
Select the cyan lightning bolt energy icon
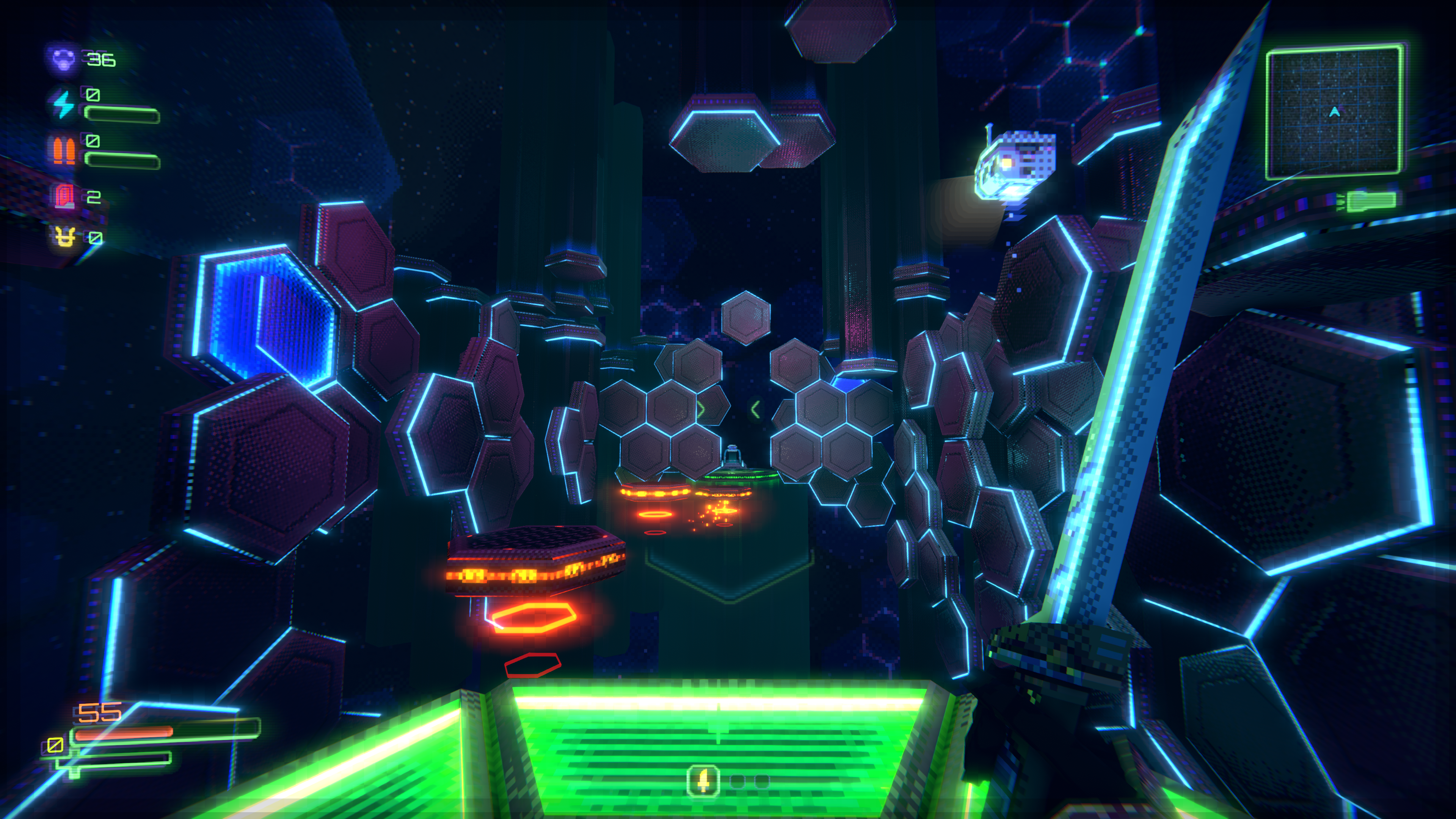tap(63, 104)
